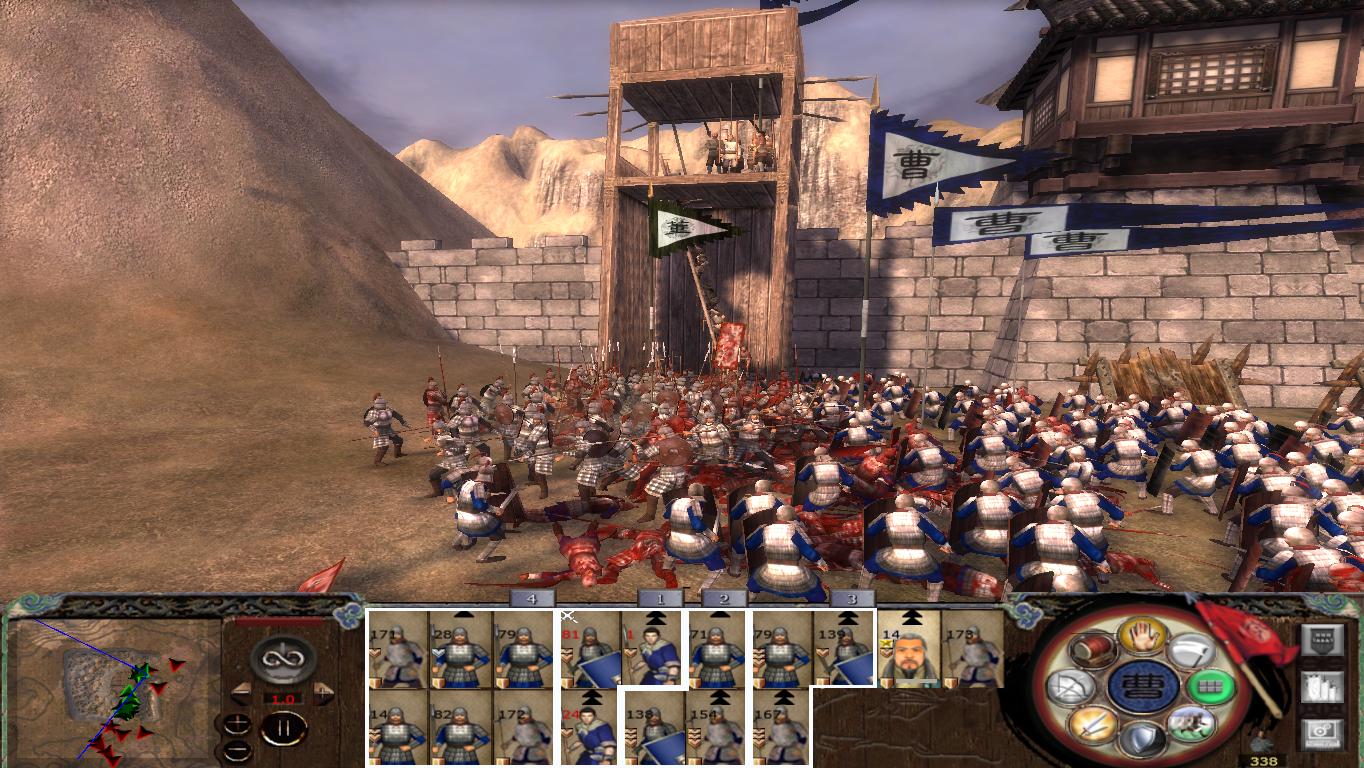The height and width of the screenshot is (768, 1364).
Task: Zoom in the minimap with the plus button
Action: (x=237, y=724)
